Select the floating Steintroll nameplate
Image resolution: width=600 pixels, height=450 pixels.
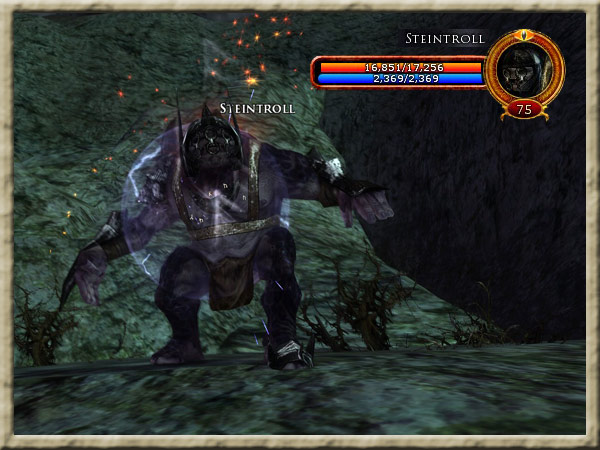[x=257, y=108]
